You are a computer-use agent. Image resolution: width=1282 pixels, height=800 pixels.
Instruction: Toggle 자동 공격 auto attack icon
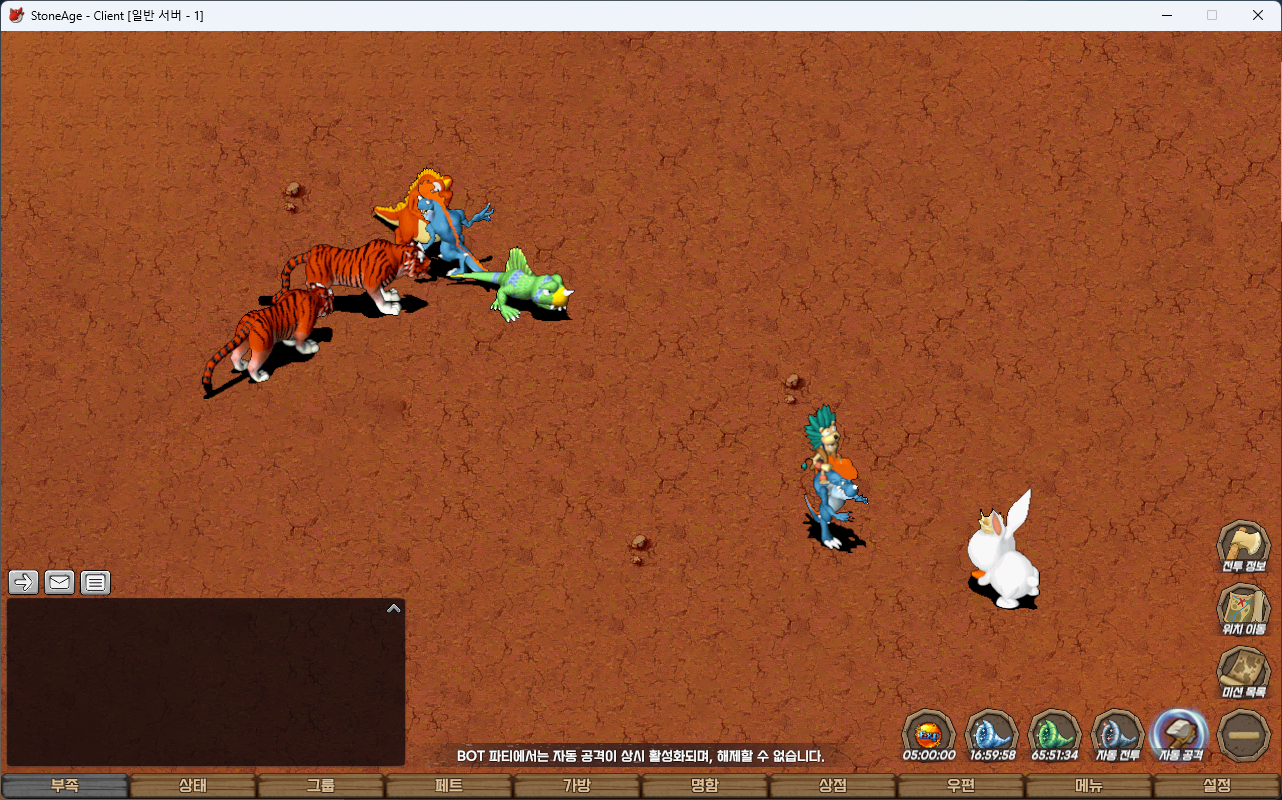[1180, 734]
